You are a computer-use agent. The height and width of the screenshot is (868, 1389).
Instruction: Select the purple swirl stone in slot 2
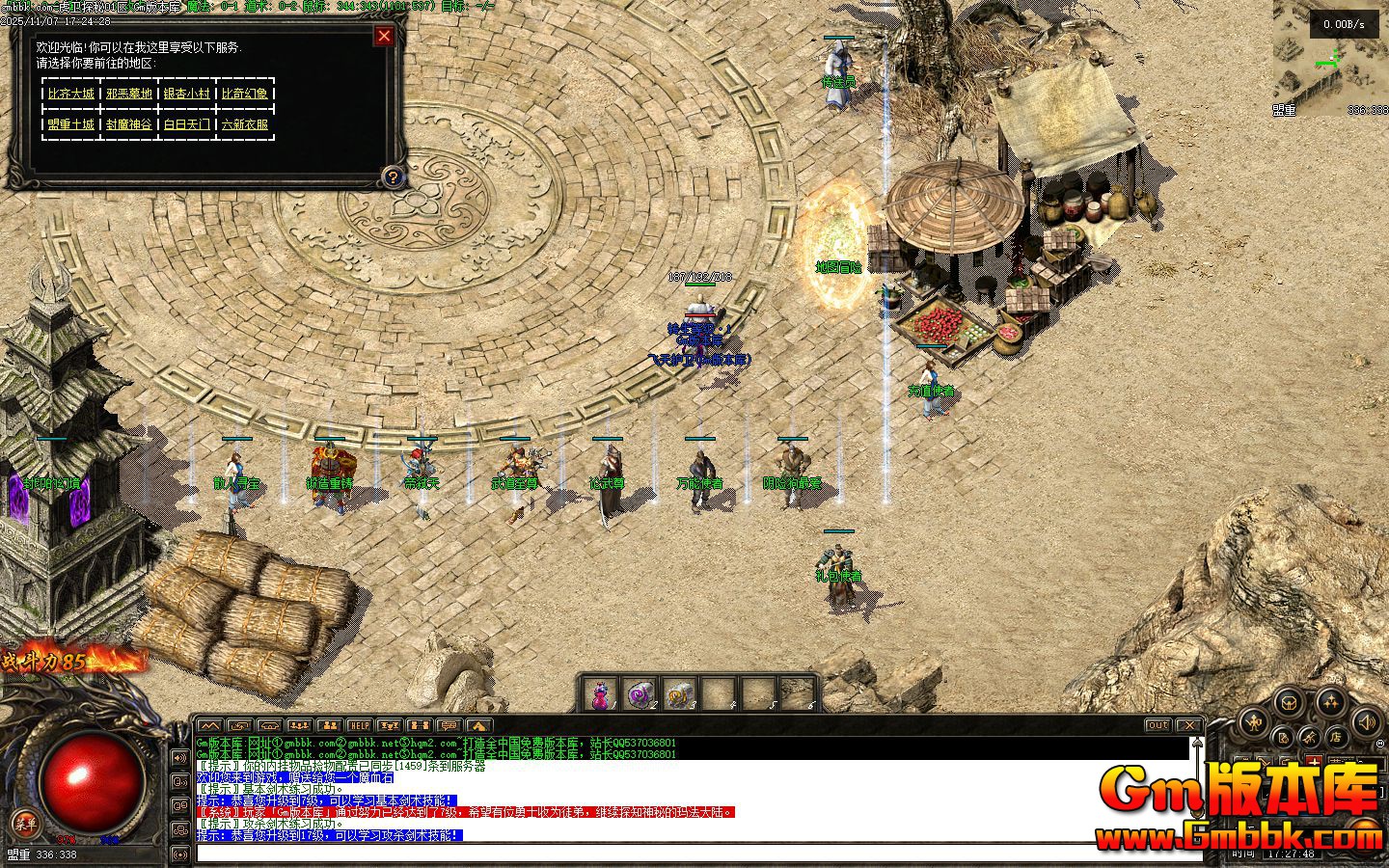[x=640, y=694]
